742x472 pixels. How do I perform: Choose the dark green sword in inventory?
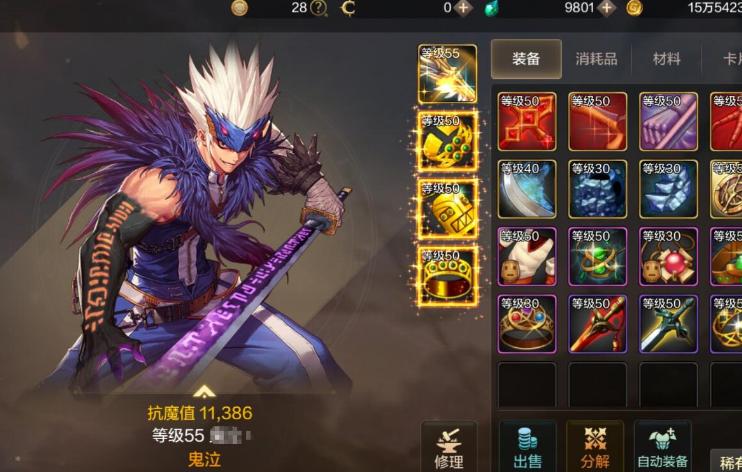tap(668, 324)
